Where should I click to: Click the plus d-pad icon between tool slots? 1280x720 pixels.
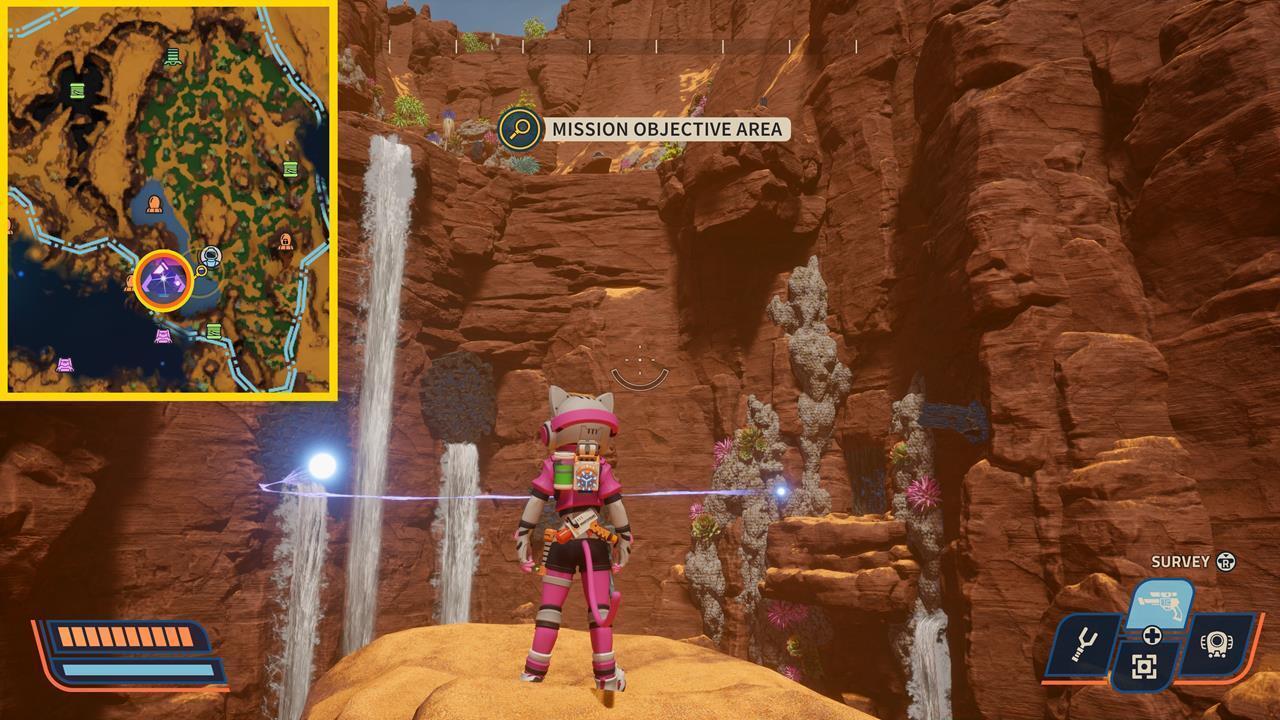tap(1154, 636)
